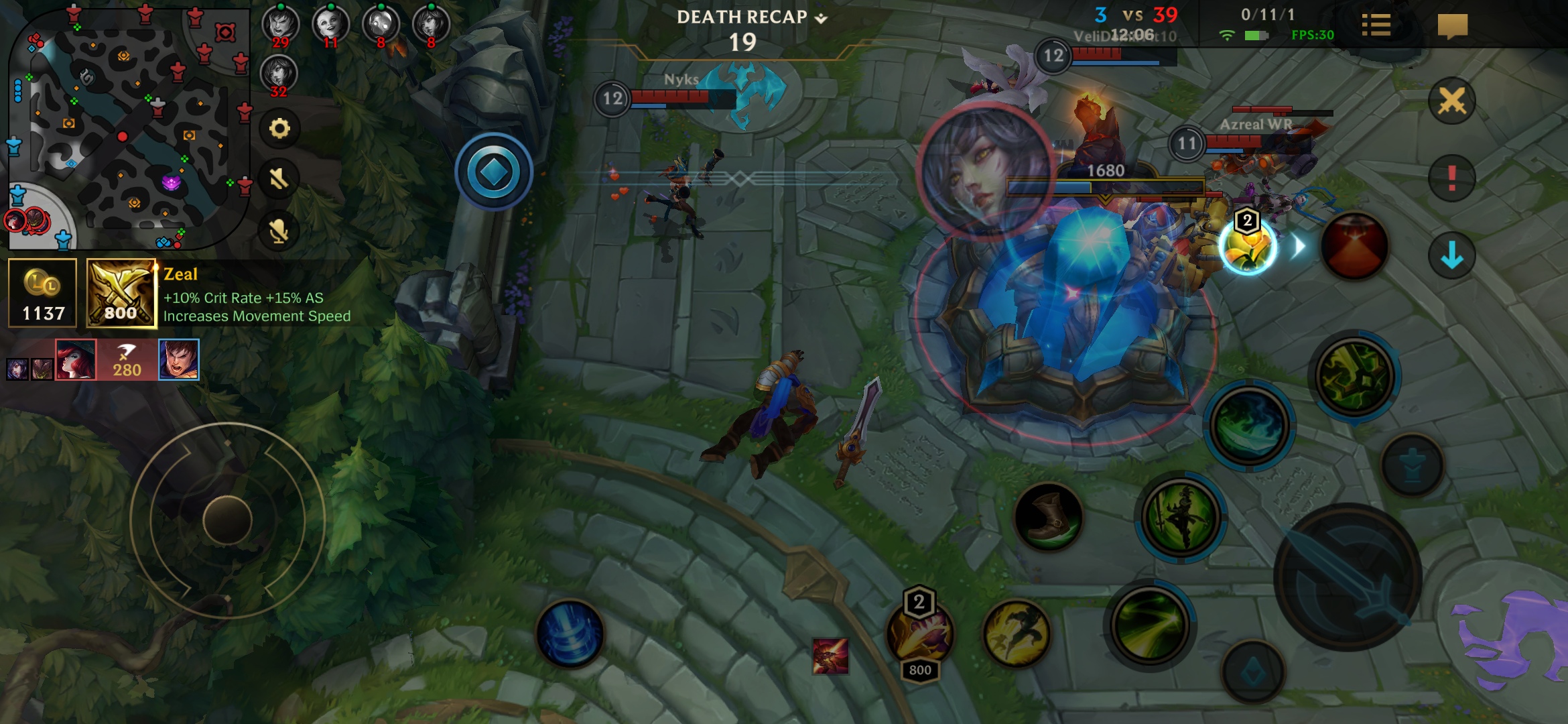Tap the sword basic attack button
Image resolution: width=1568 pixels, height=724 pixels.
click(1347, 577)
